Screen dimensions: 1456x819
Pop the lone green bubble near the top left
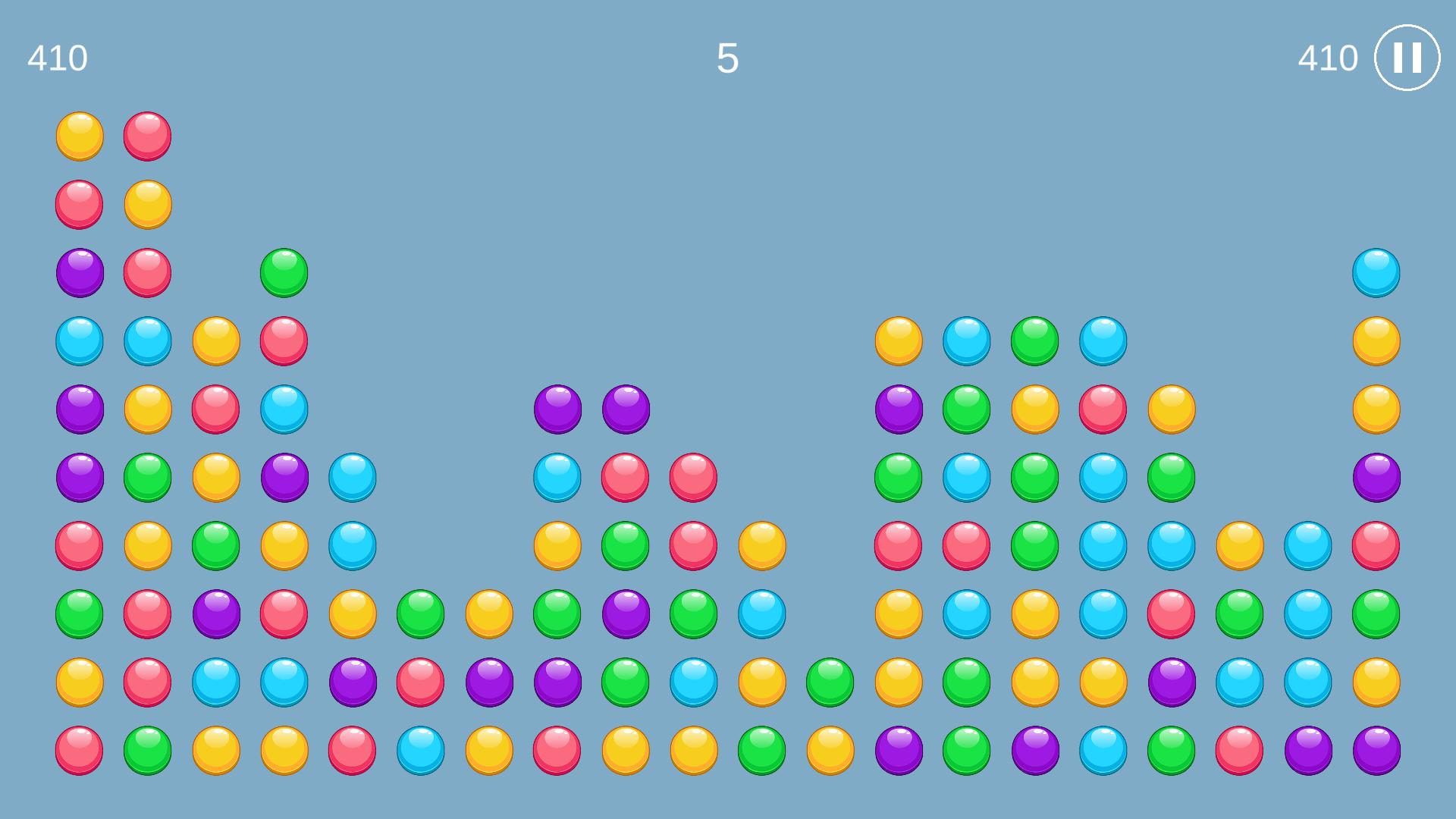[283, 273]
